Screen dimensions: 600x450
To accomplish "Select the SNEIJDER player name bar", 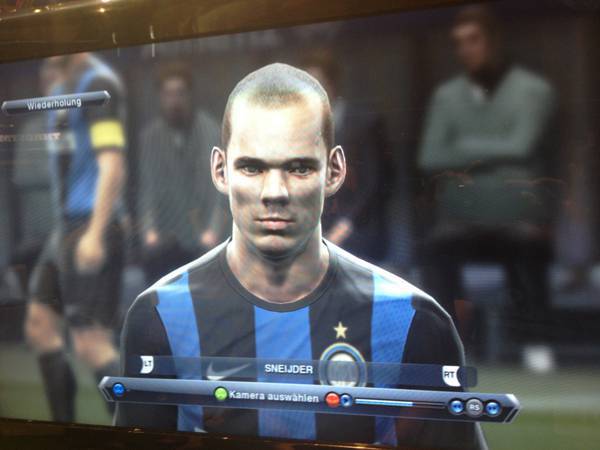I will (290, 368).
